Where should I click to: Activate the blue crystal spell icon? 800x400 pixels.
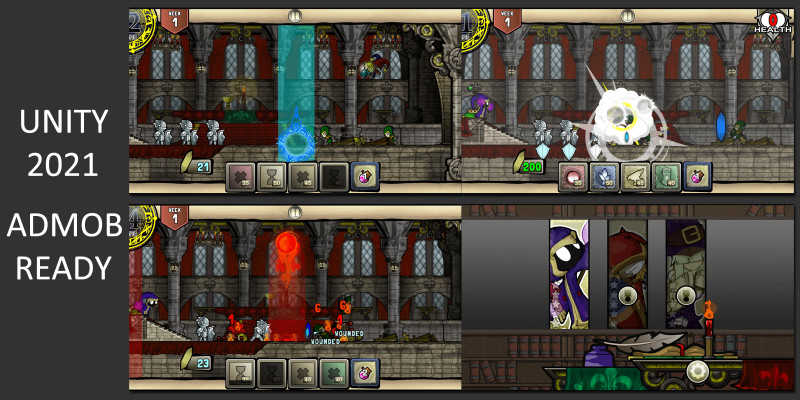pyautogui.click(x=605, y=176)
